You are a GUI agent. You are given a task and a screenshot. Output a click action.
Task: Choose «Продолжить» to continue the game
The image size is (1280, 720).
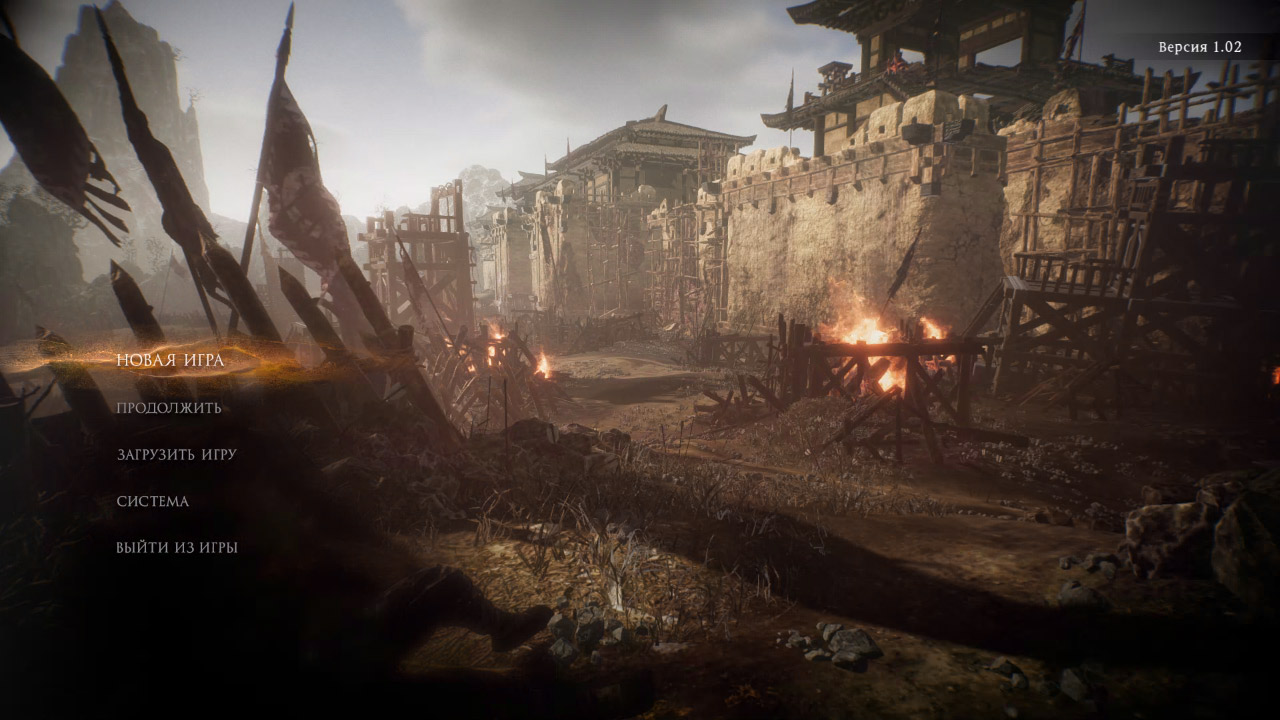pos(169,408)
